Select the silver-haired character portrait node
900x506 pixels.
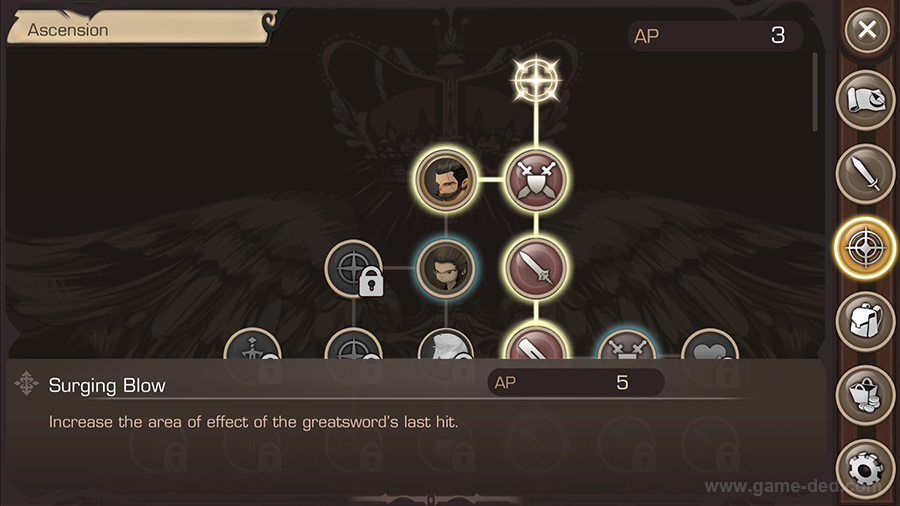[445, 345]
